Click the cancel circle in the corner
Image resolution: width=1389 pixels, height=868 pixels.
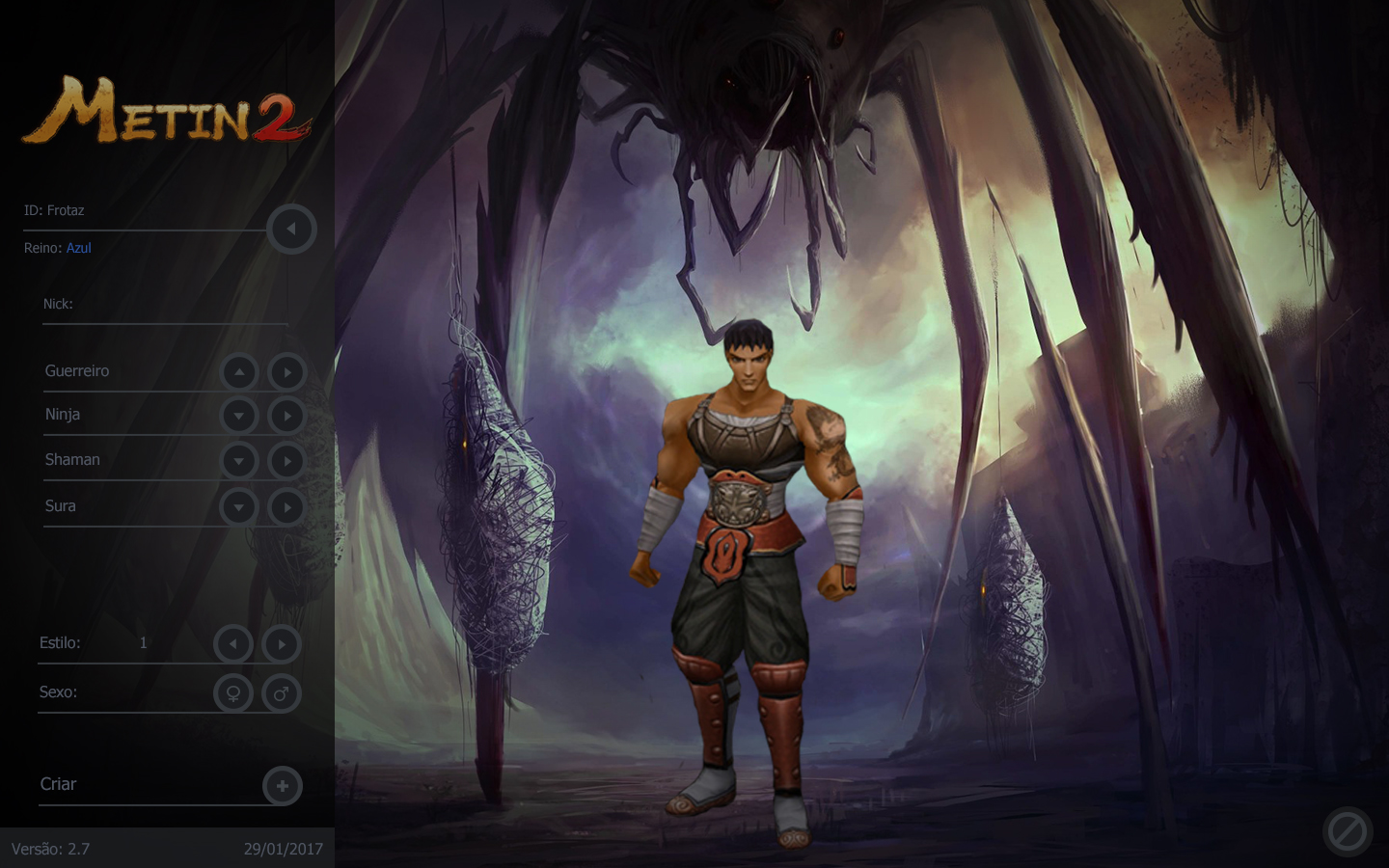point(1348,830)
